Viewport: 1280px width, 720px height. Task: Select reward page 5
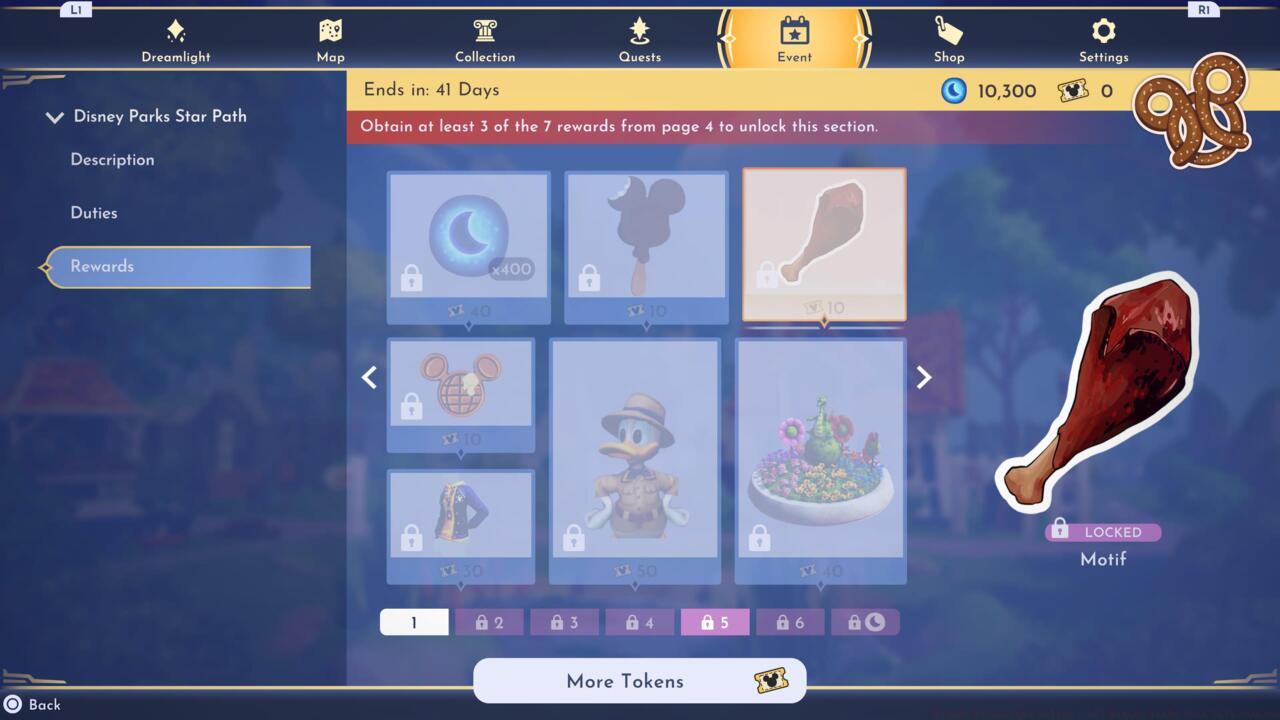(714, 621)
